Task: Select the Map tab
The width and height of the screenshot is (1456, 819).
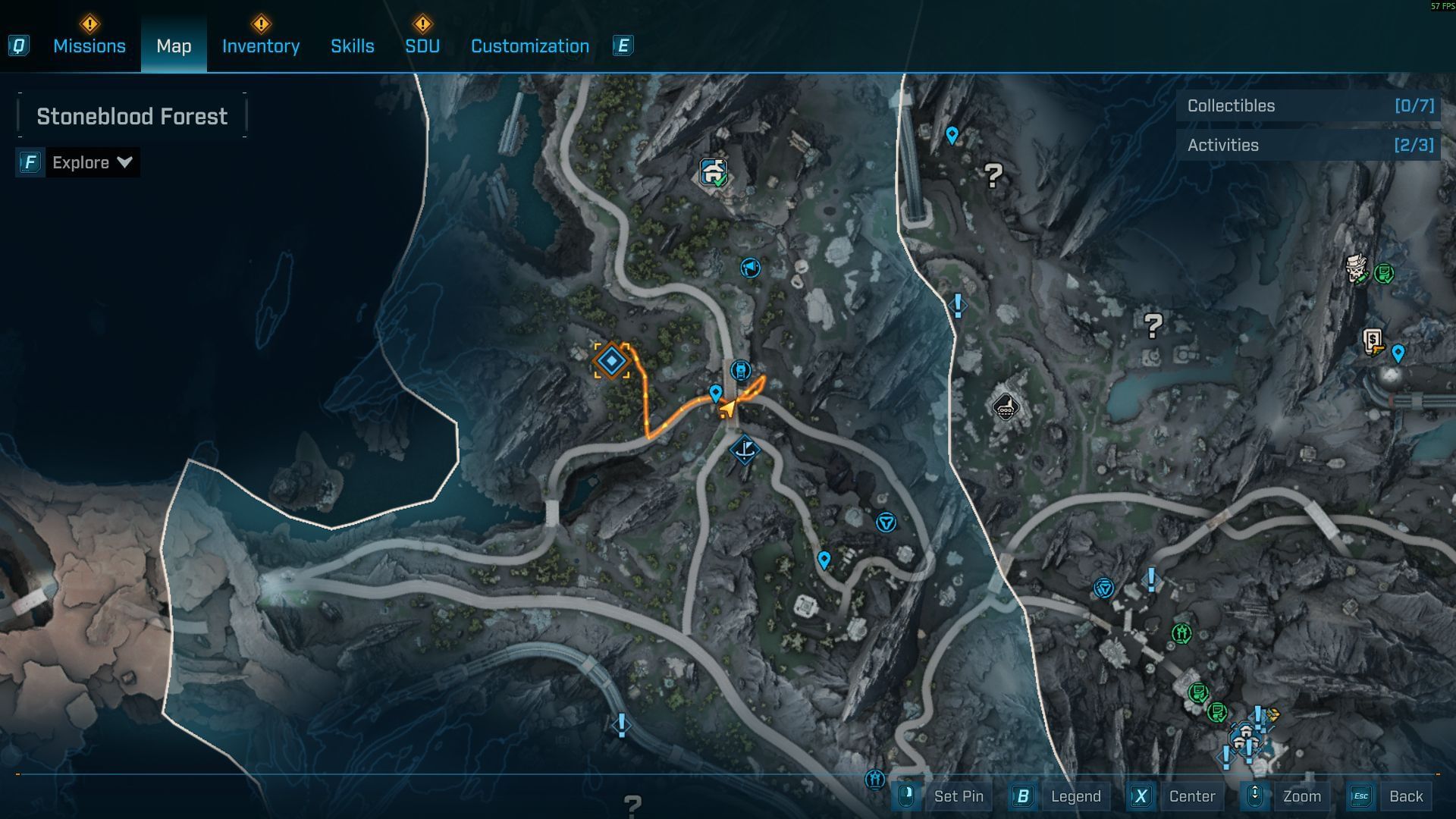Action: (x=174, y=46)
